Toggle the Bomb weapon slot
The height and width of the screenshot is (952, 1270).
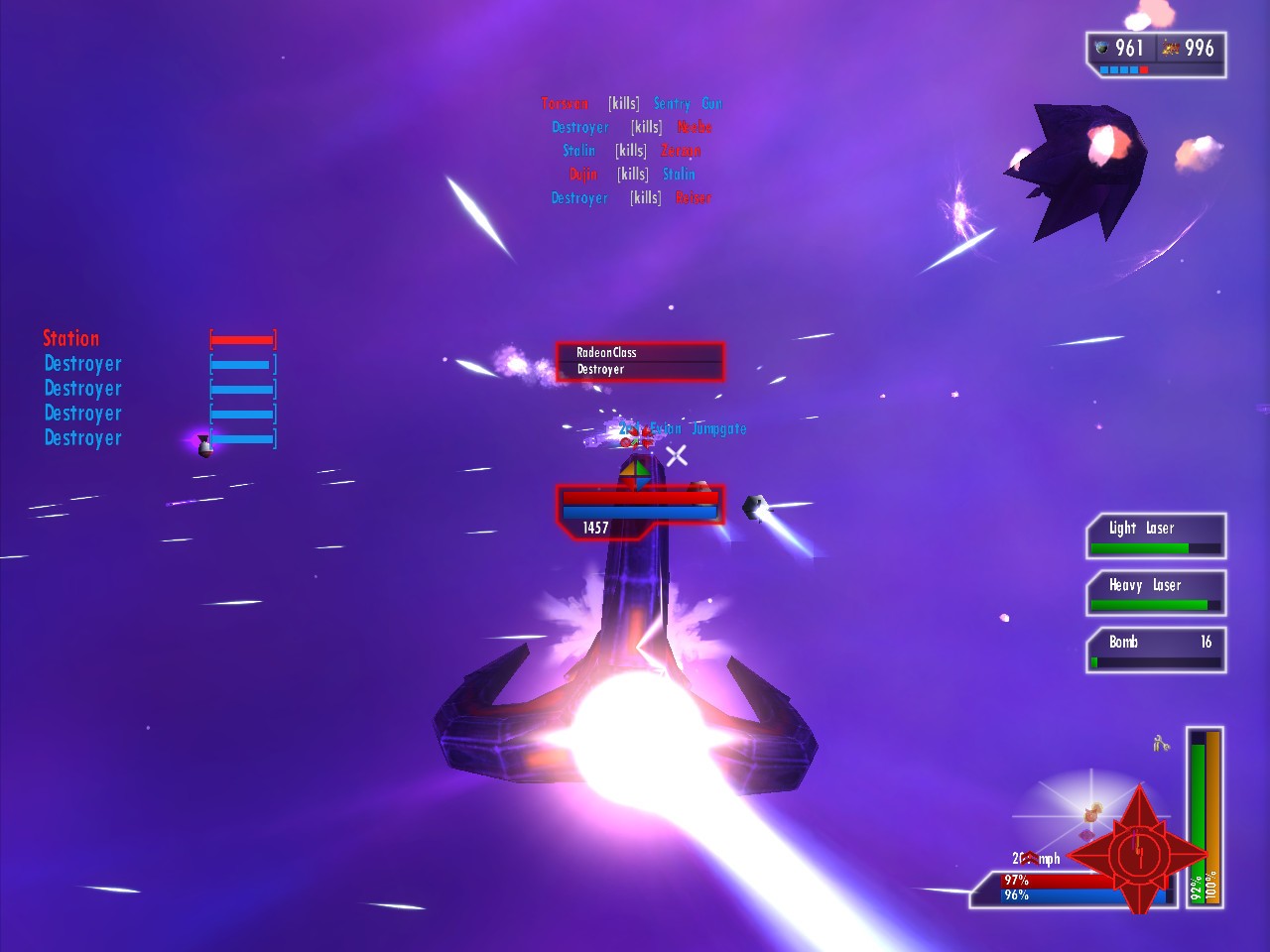click(x=1156, y=650)
